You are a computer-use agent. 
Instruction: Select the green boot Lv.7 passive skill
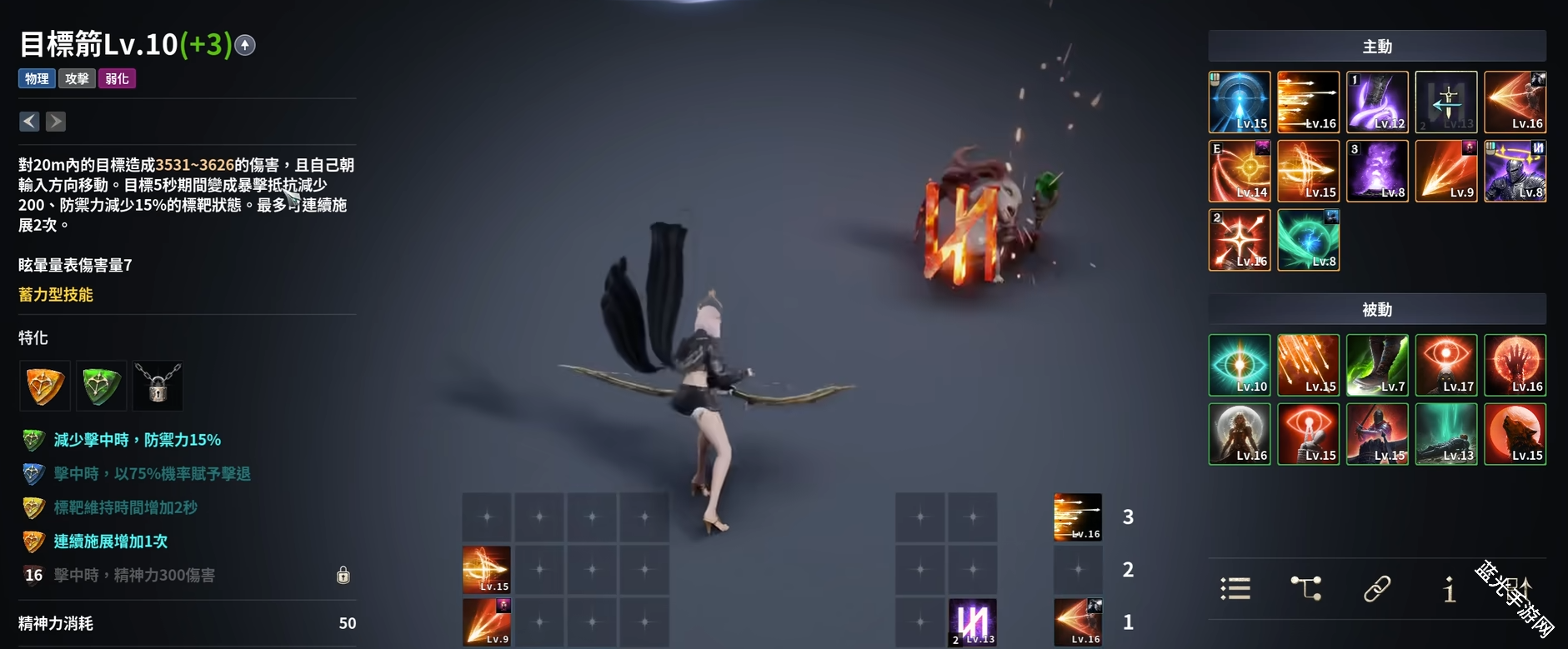pos(1377,365)
